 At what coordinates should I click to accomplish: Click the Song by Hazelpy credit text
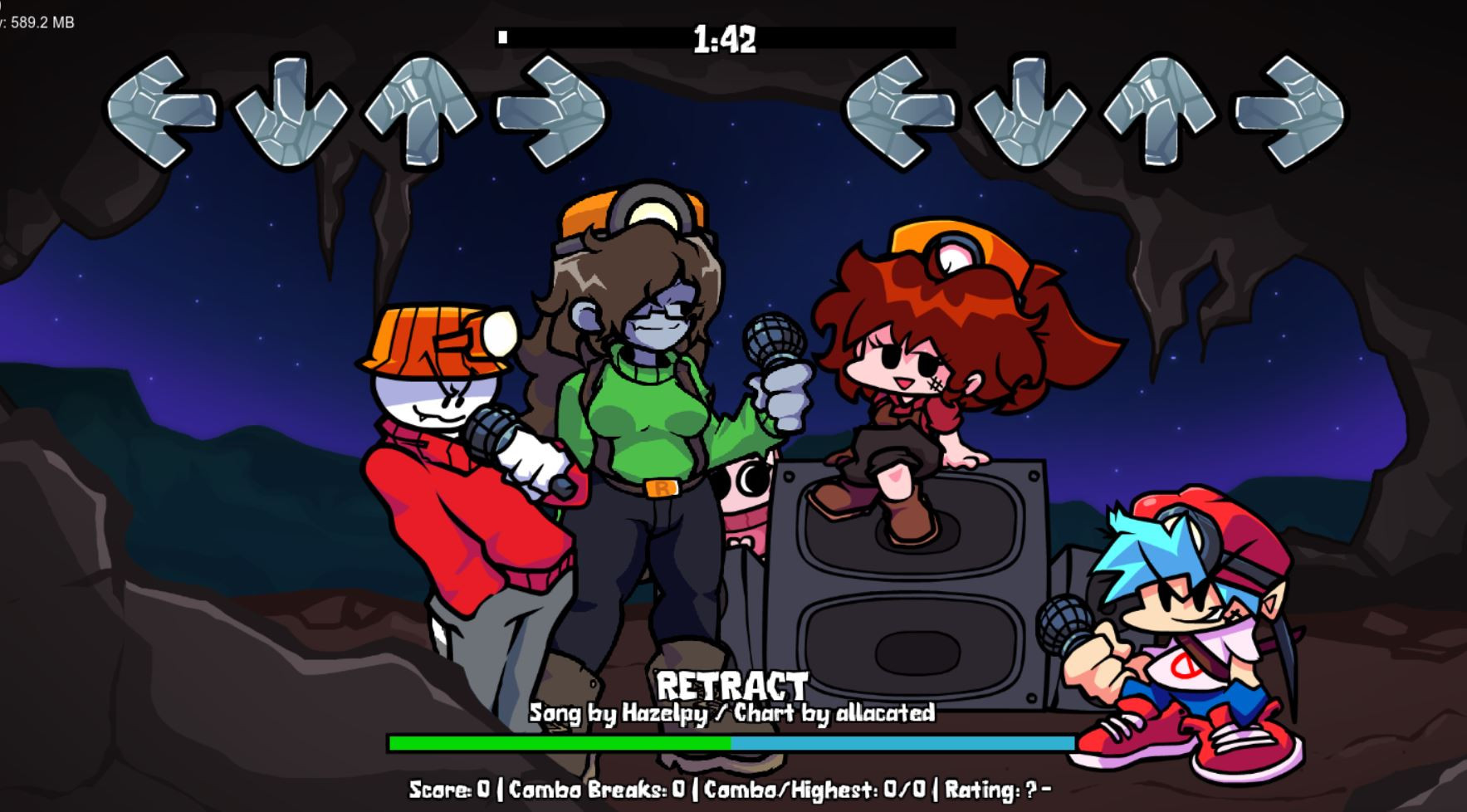click(619, 712)
